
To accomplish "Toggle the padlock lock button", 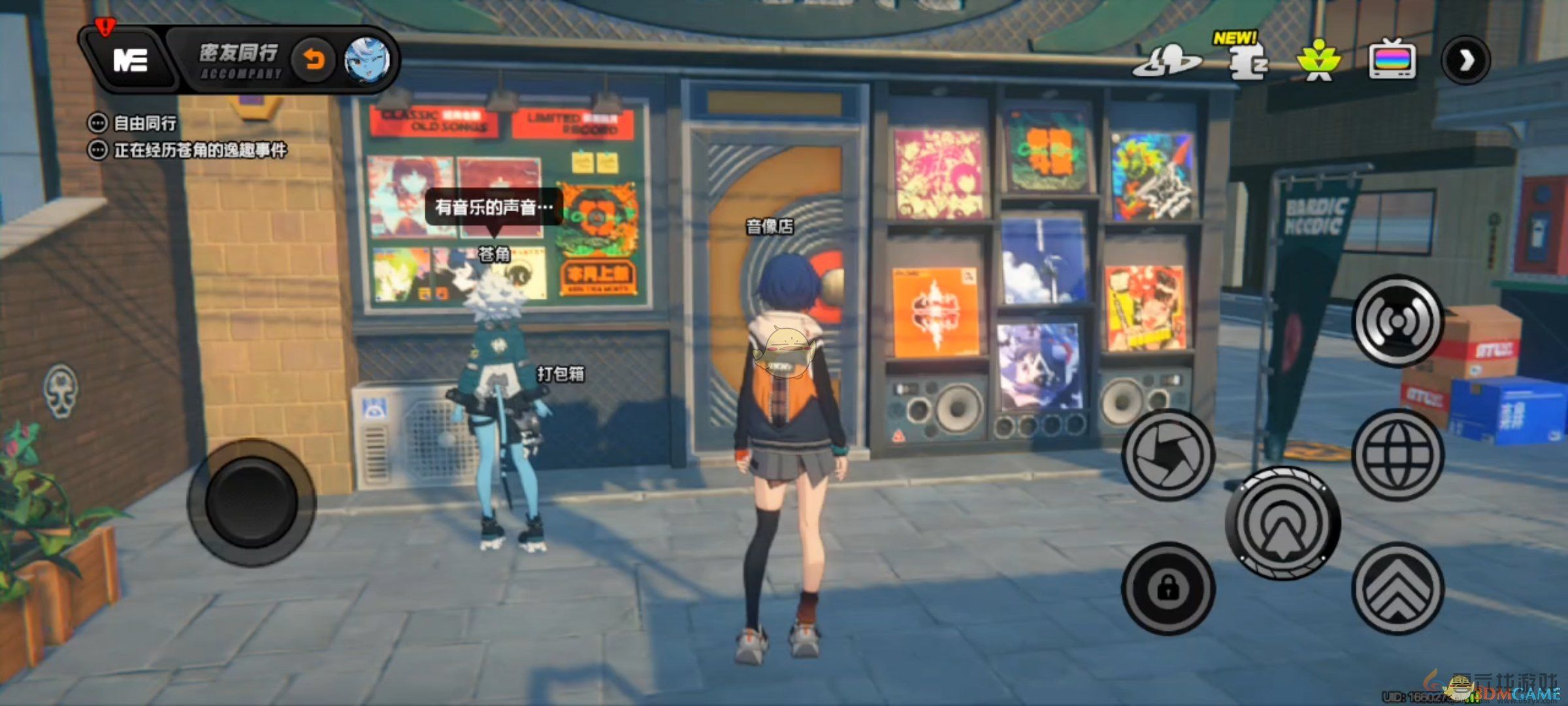I will 1168,589.
